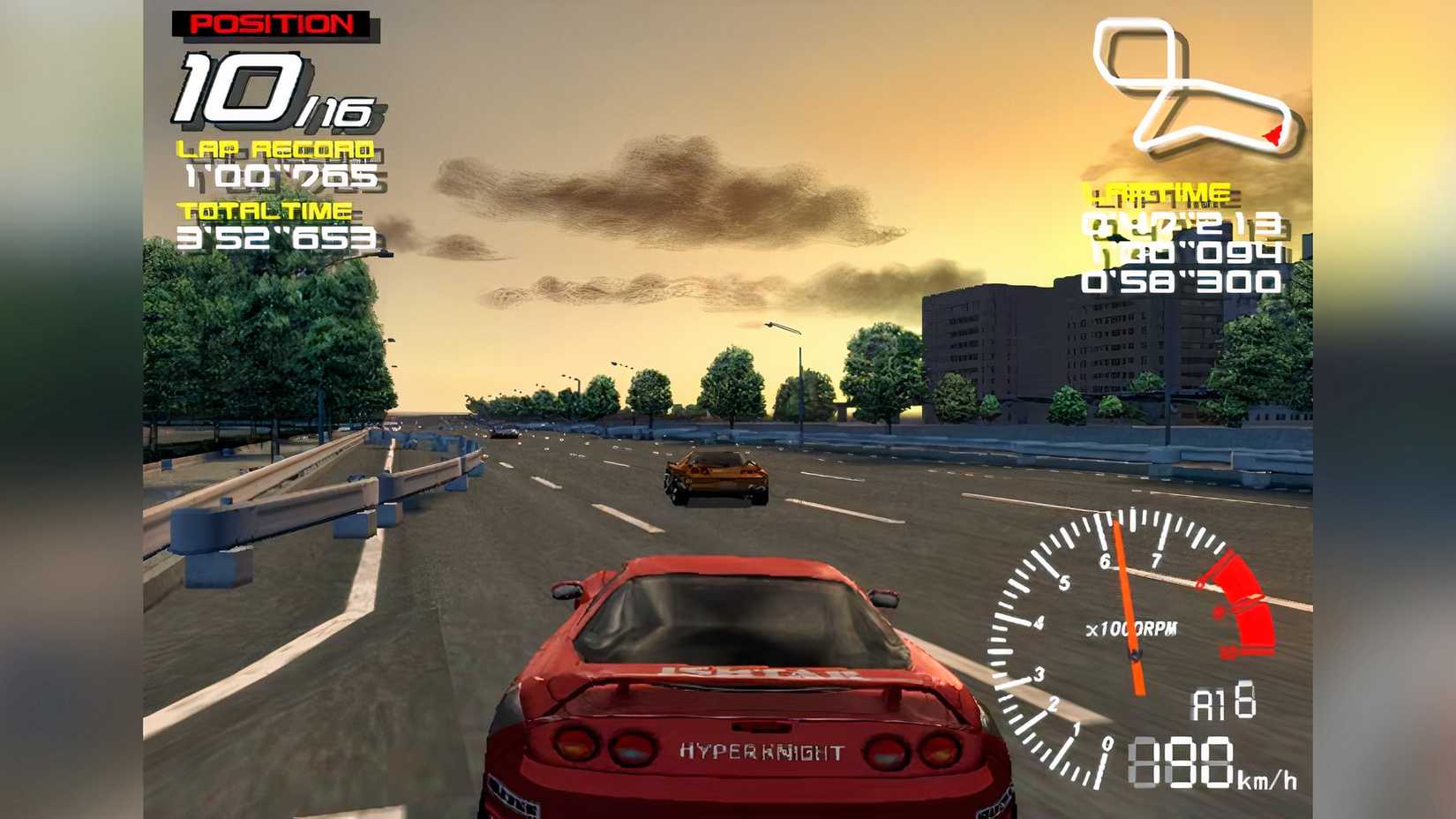Click the total time 3'52"653

[x=278, y=237]
